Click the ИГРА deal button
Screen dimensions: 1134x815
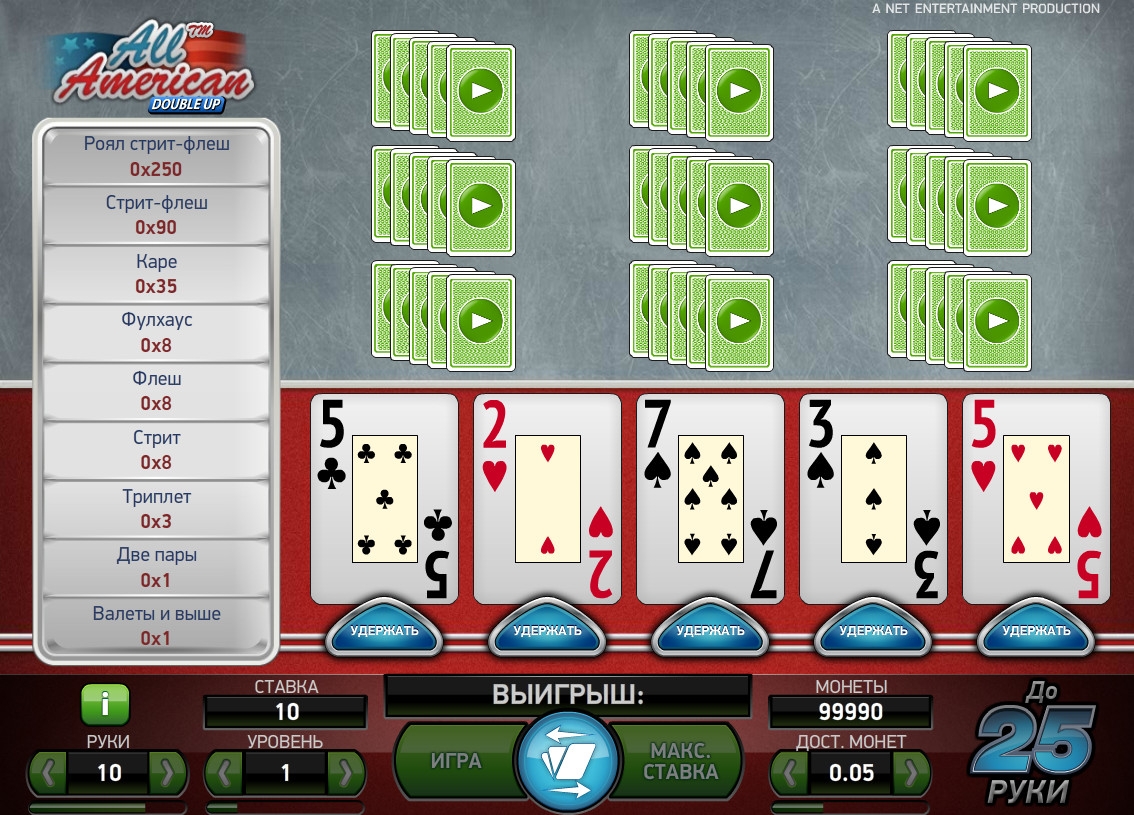tap(456, 761)
